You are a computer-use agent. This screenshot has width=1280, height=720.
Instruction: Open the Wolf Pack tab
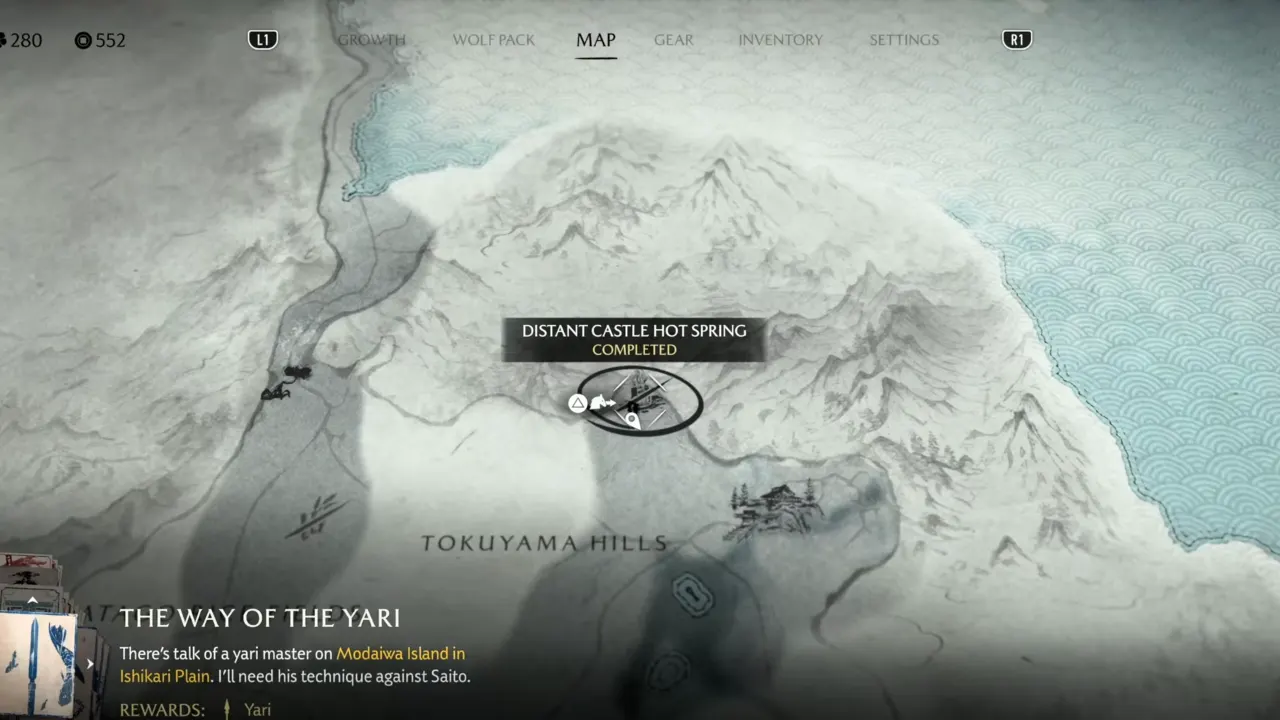(x=493, y=40)
